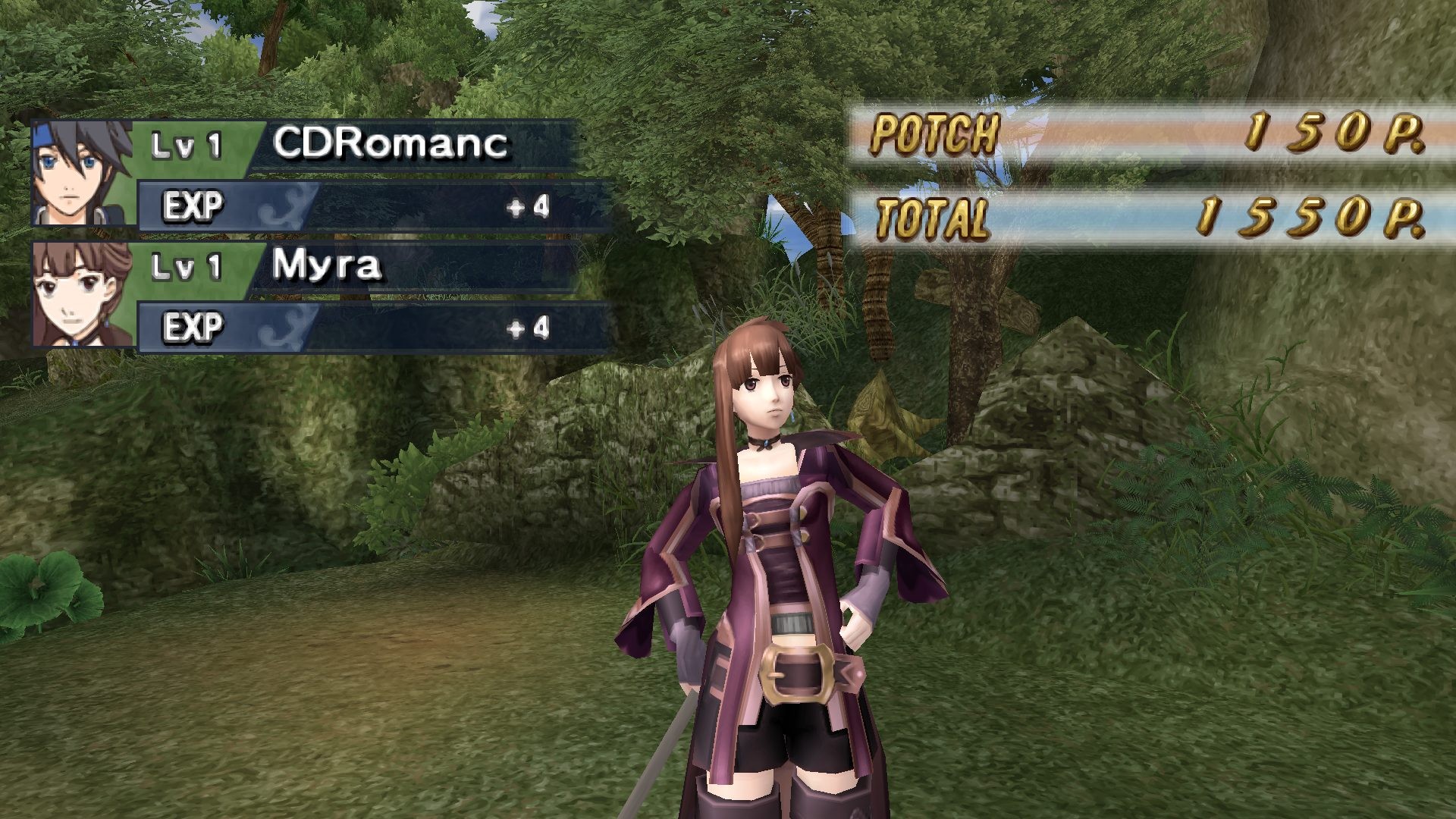Choose the CDRomanc name row
The image size is (1456, 819).
391,143
